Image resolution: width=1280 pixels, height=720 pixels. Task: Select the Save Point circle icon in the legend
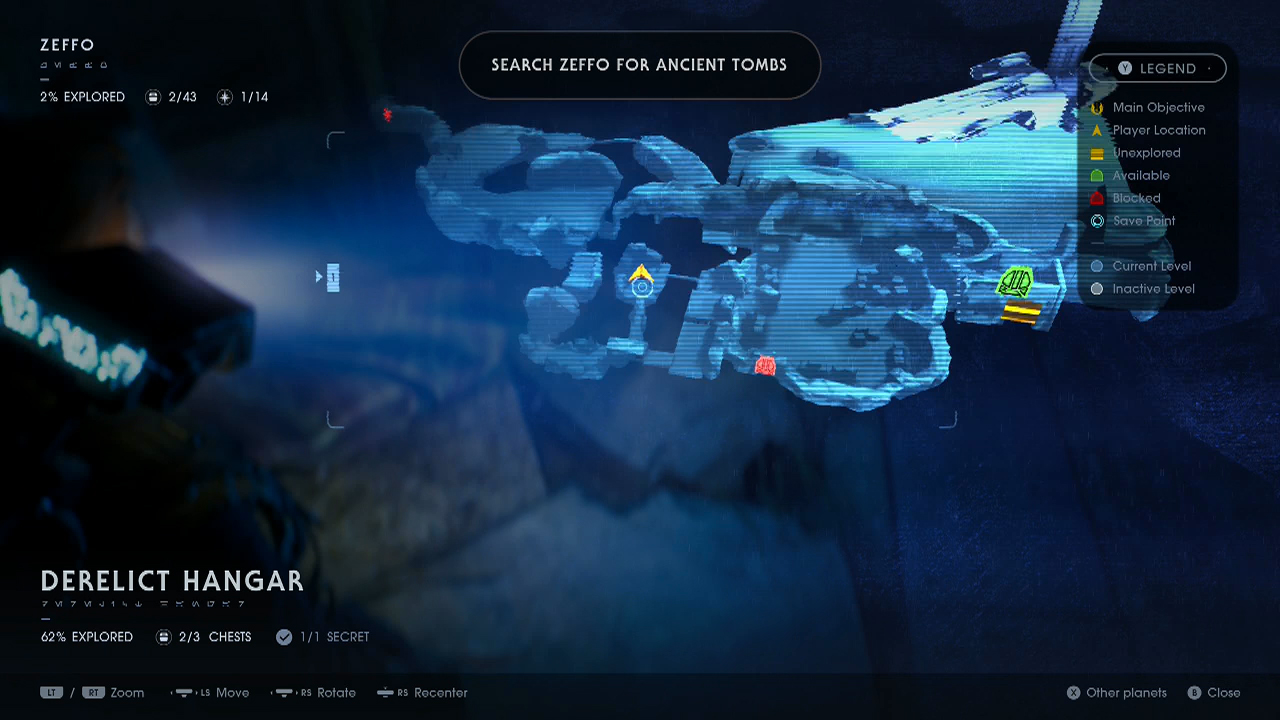click(1097, 221)
